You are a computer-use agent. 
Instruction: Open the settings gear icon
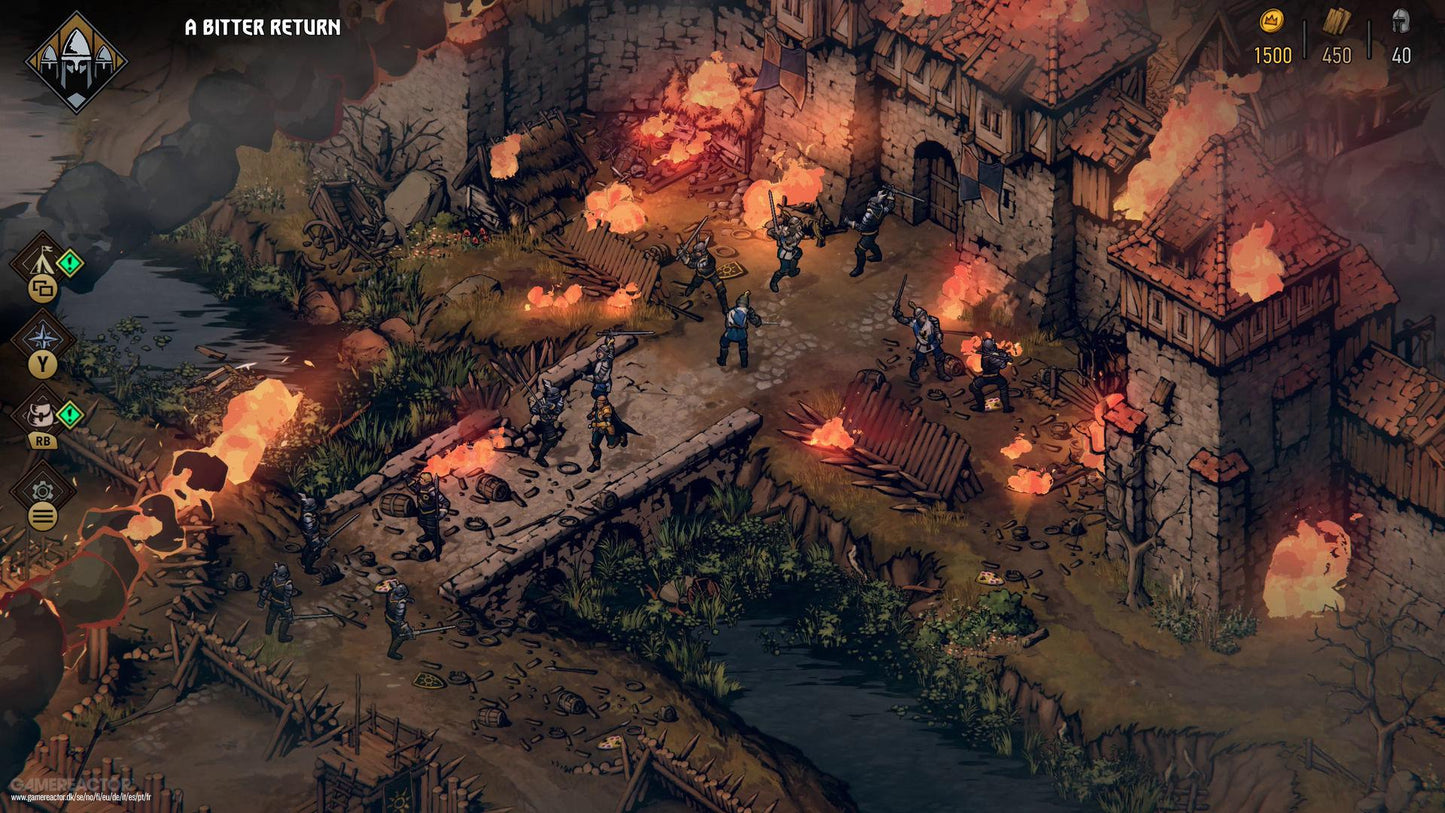tap(41, 489)
